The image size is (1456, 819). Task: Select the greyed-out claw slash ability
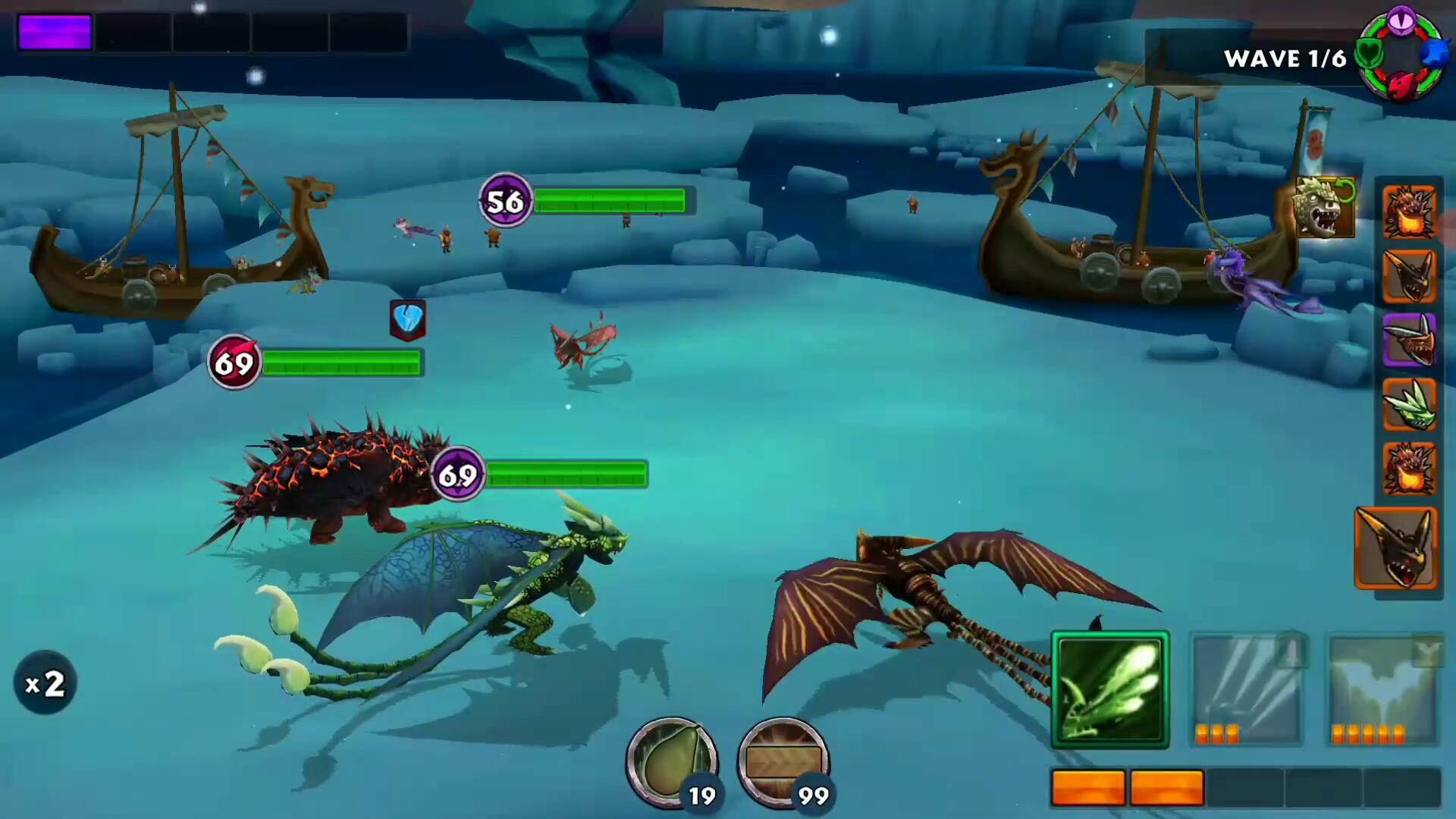(1246, 689)
